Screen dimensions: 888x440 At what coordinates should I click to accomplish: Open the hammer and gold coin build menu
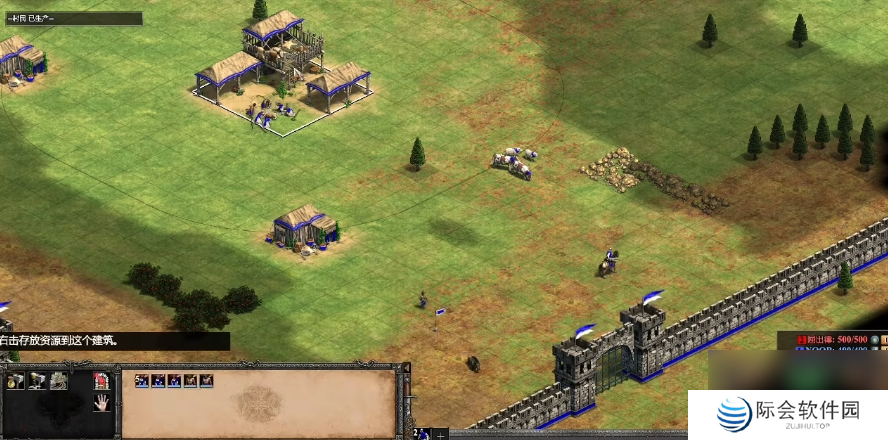14,380
